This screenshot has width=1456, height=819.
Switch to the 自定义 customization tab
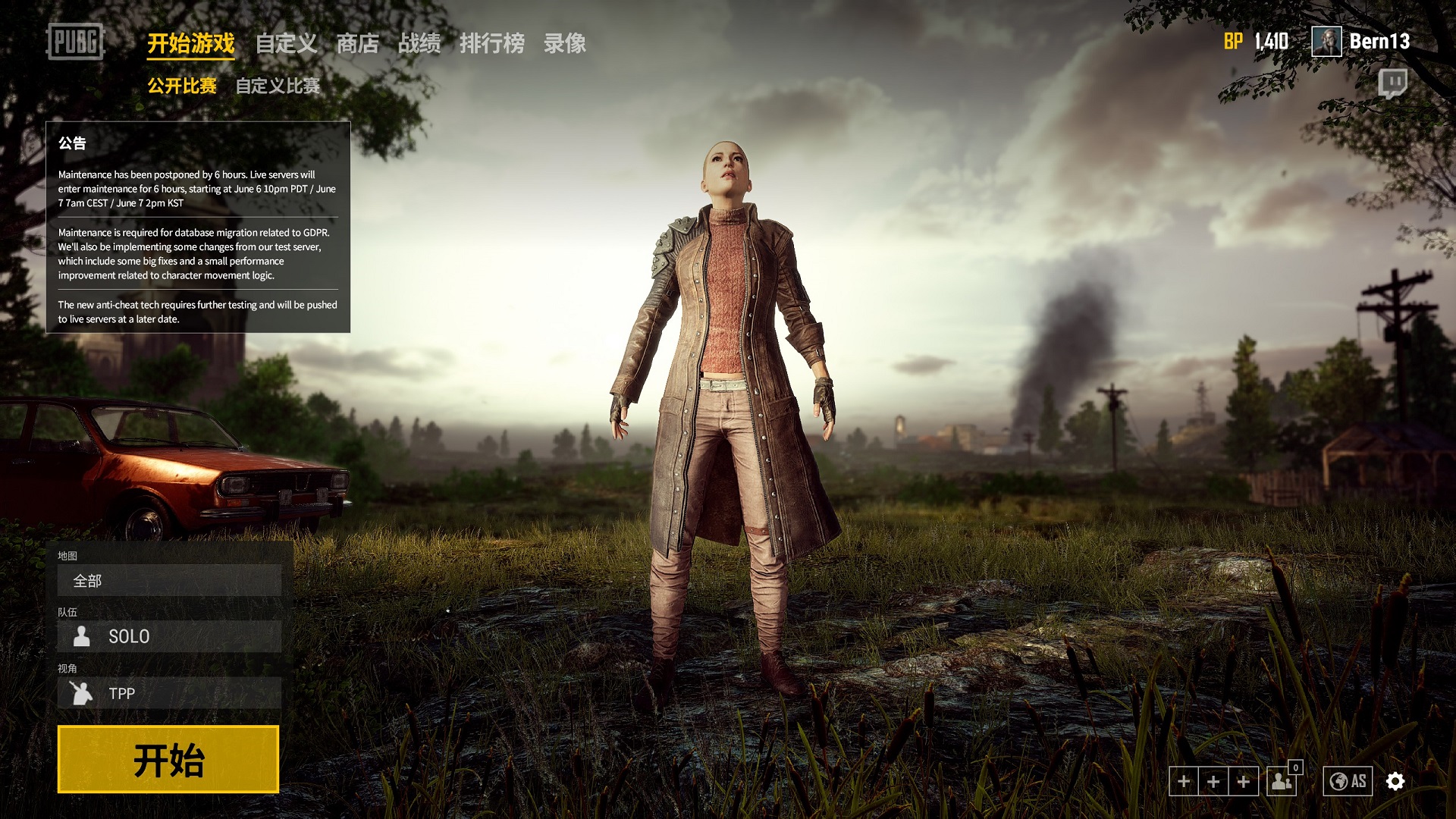(286, 43)
